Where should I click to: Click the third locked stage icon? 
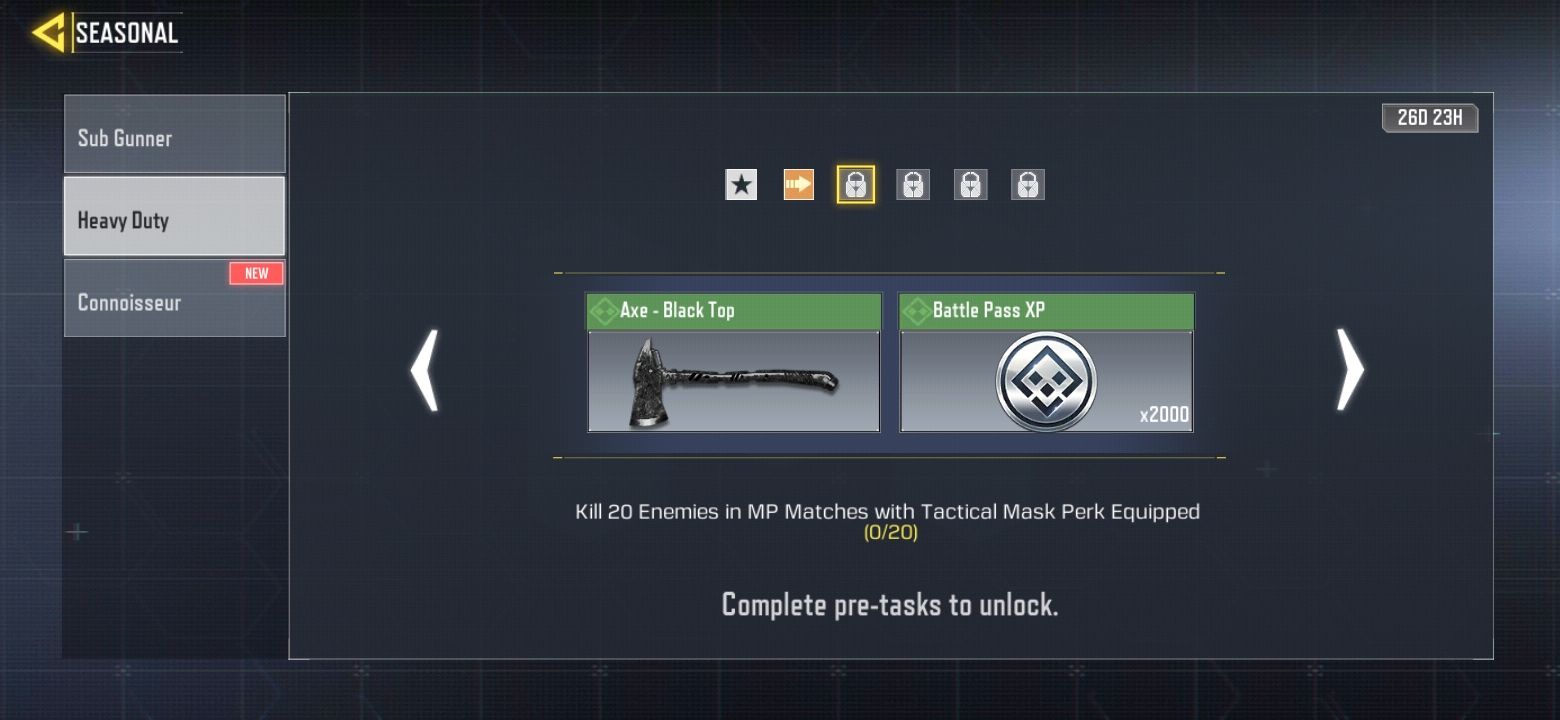tap(970, 184)
